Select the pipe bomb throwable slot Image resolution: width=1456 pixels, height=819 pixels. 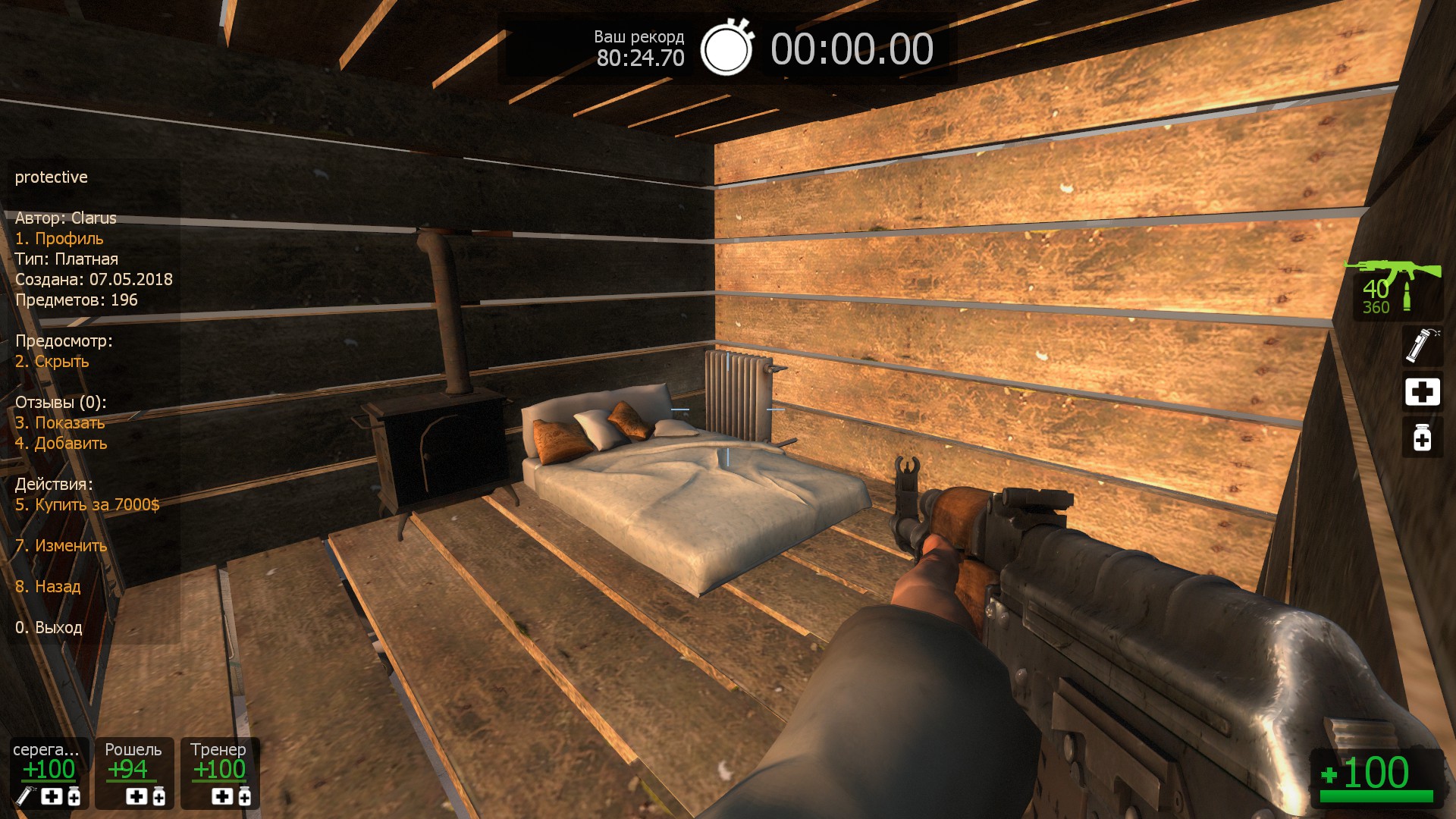(x=1421, y=346)
